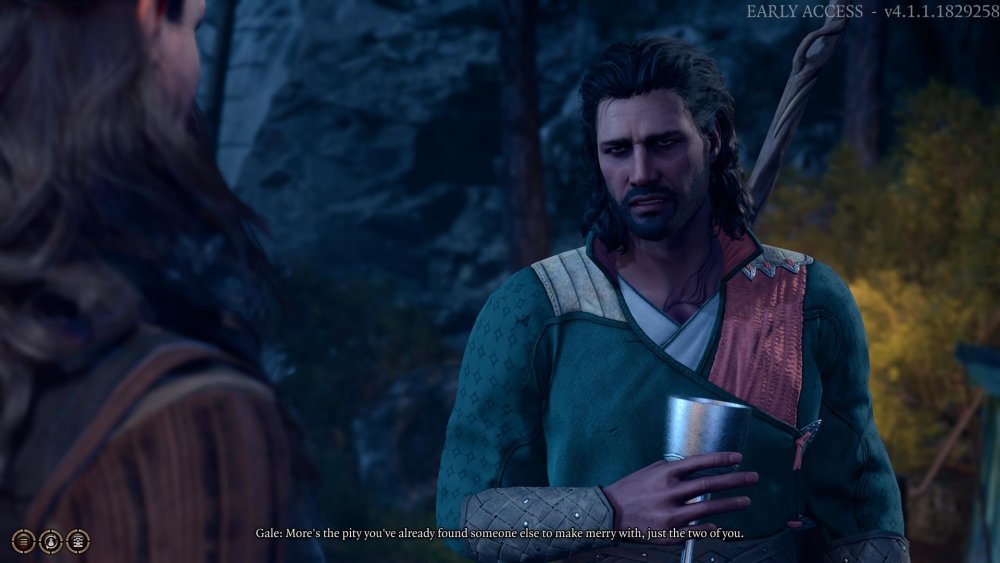The width and height of the screenshot is (1000, 563).
Task: Click the character swap dialogue icon
Action: point(50,541)
